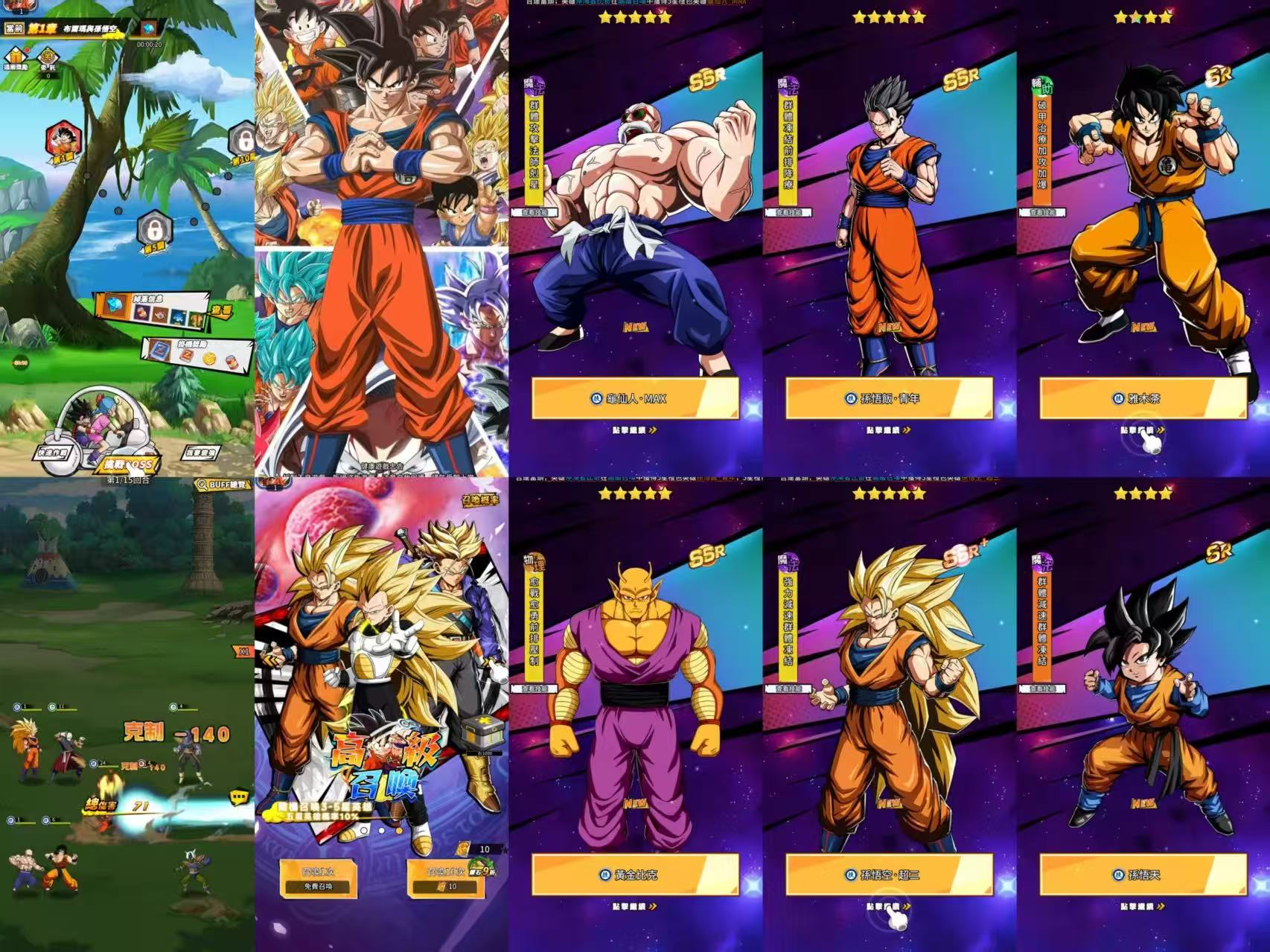
Task: View skills of 黃金比克
Action: point(534,689)
